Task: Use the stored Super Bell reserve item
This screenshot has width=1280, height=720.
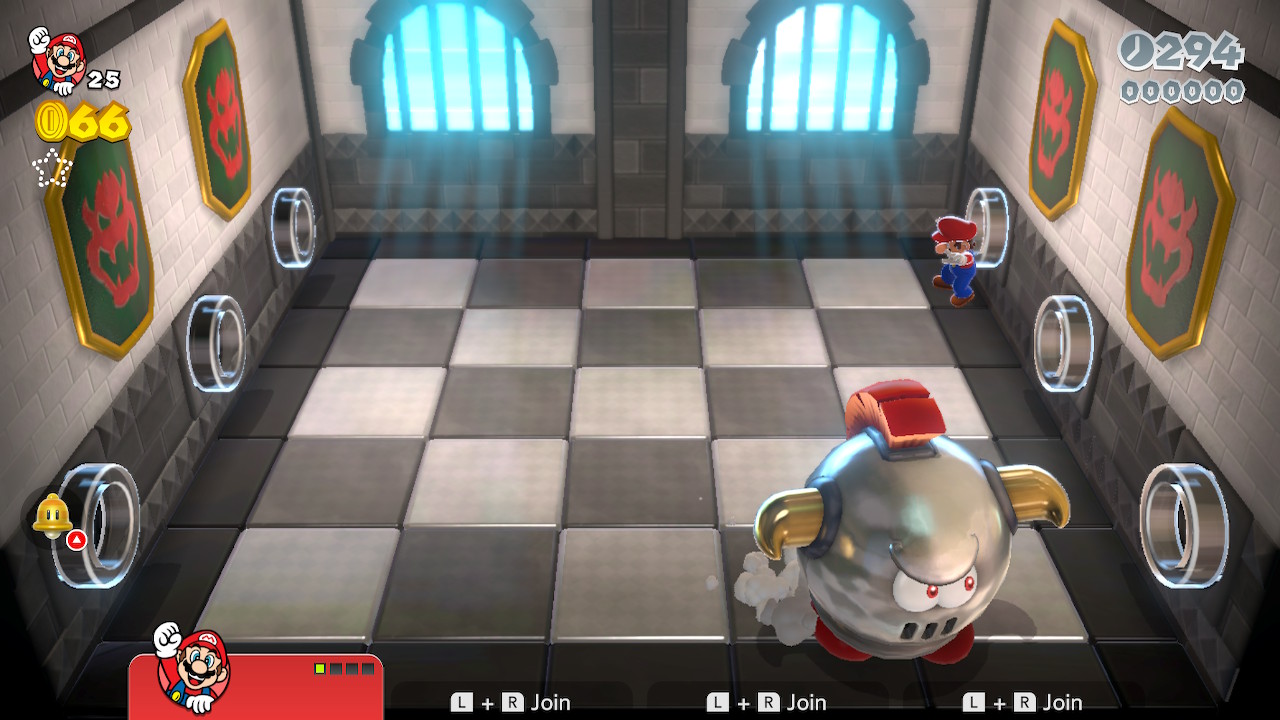Action: point(51,516)
